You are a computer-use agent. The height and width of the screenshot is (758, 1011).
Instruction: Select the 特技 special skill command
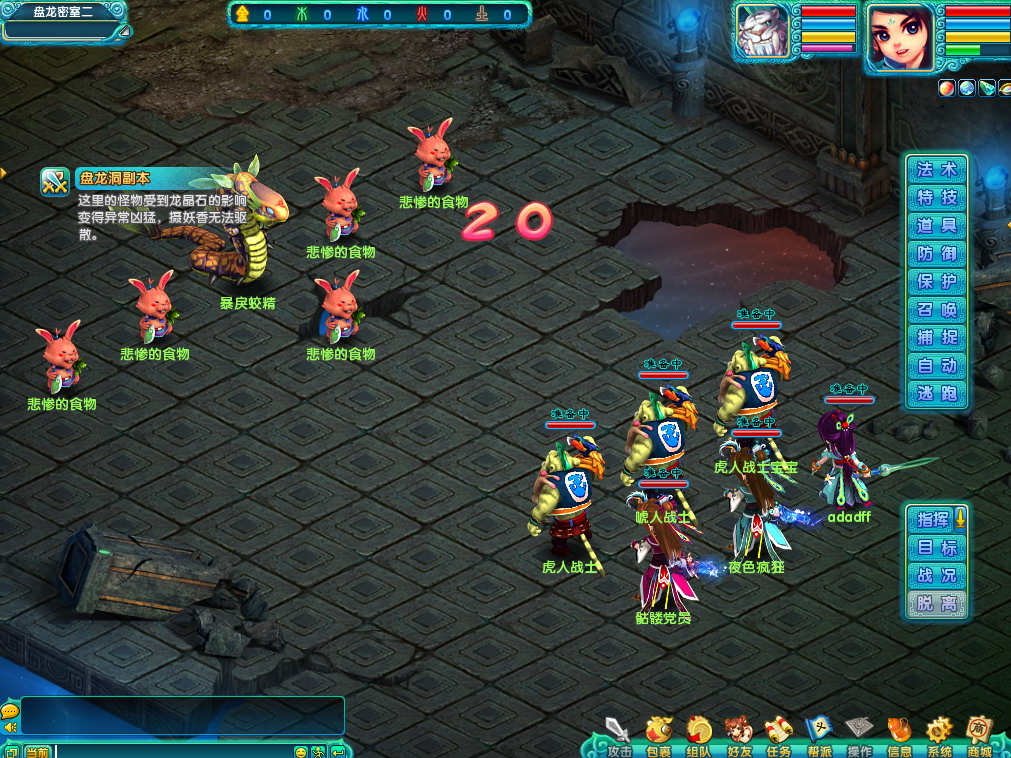coord(937,198)
